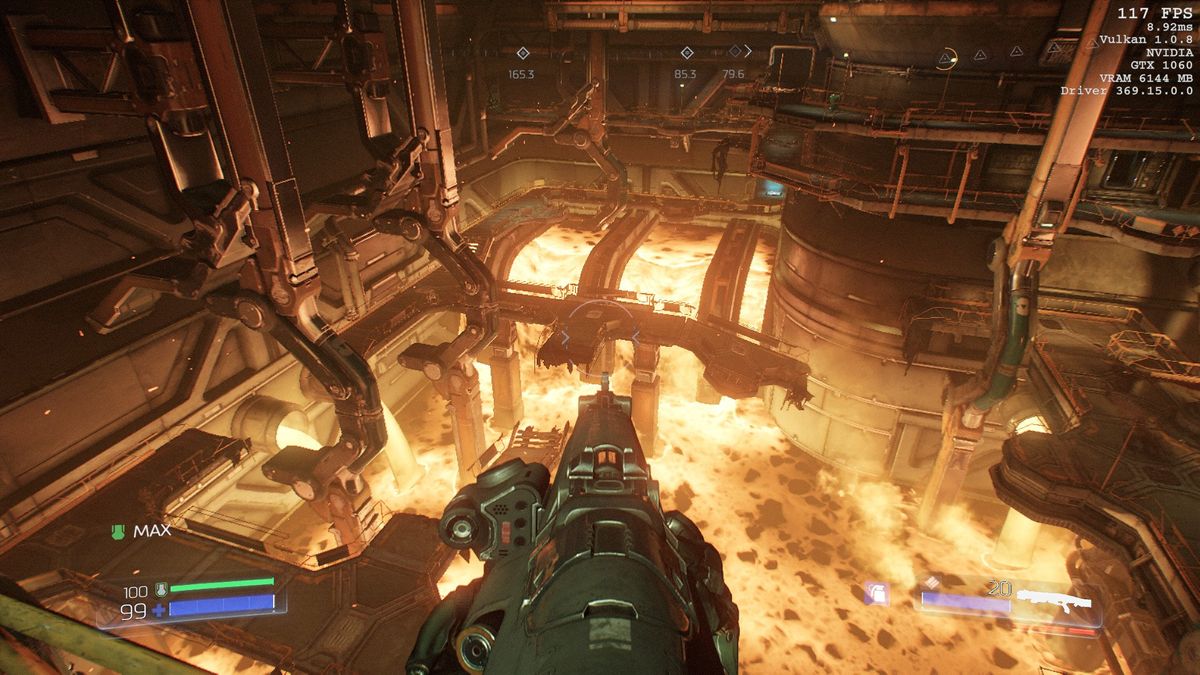
Task: Select the frag grenade equipment icon
Action: (877, 594)
